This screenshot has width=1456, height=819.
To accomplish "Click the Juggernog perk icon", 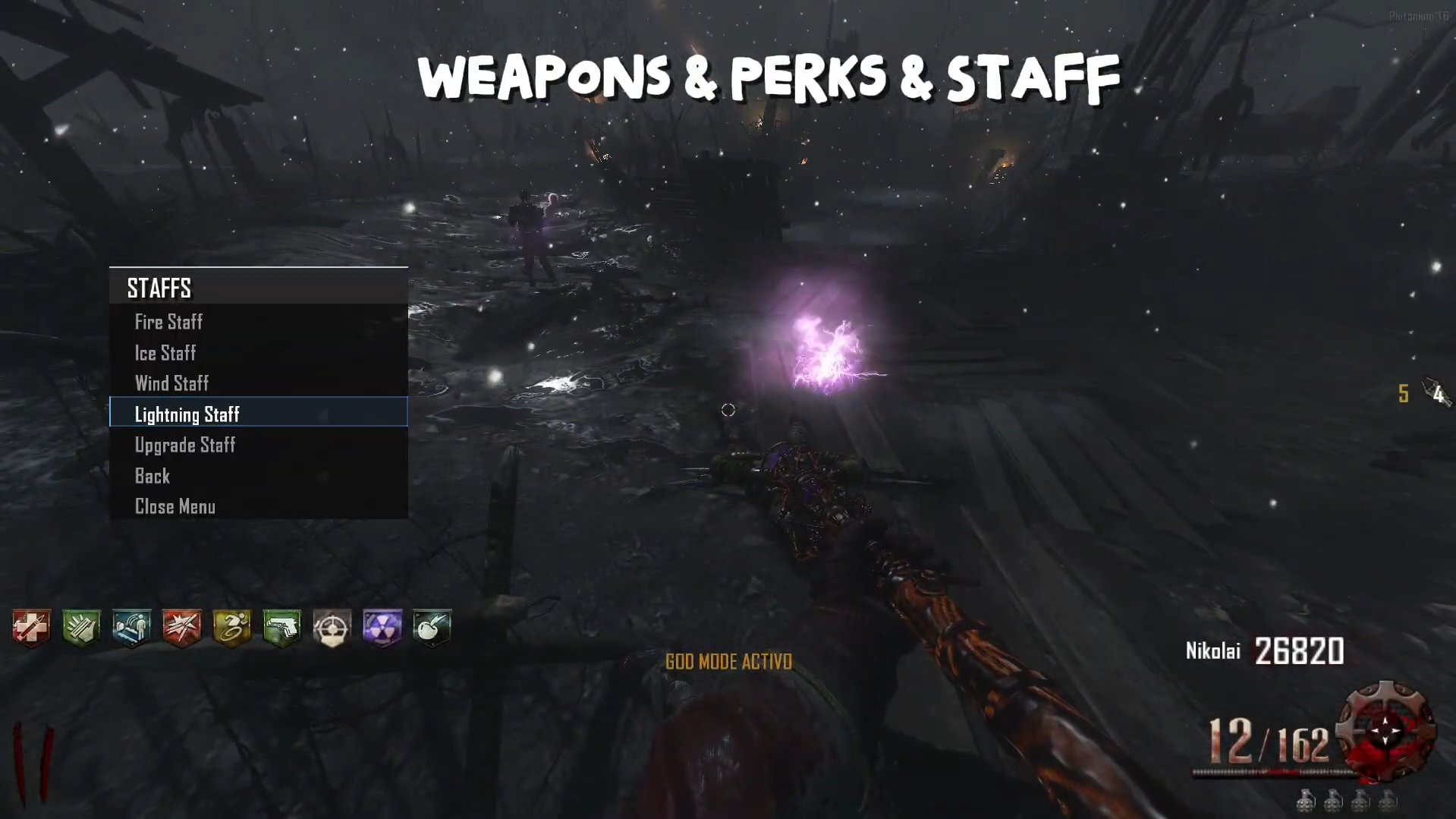I will coord(31,628).
